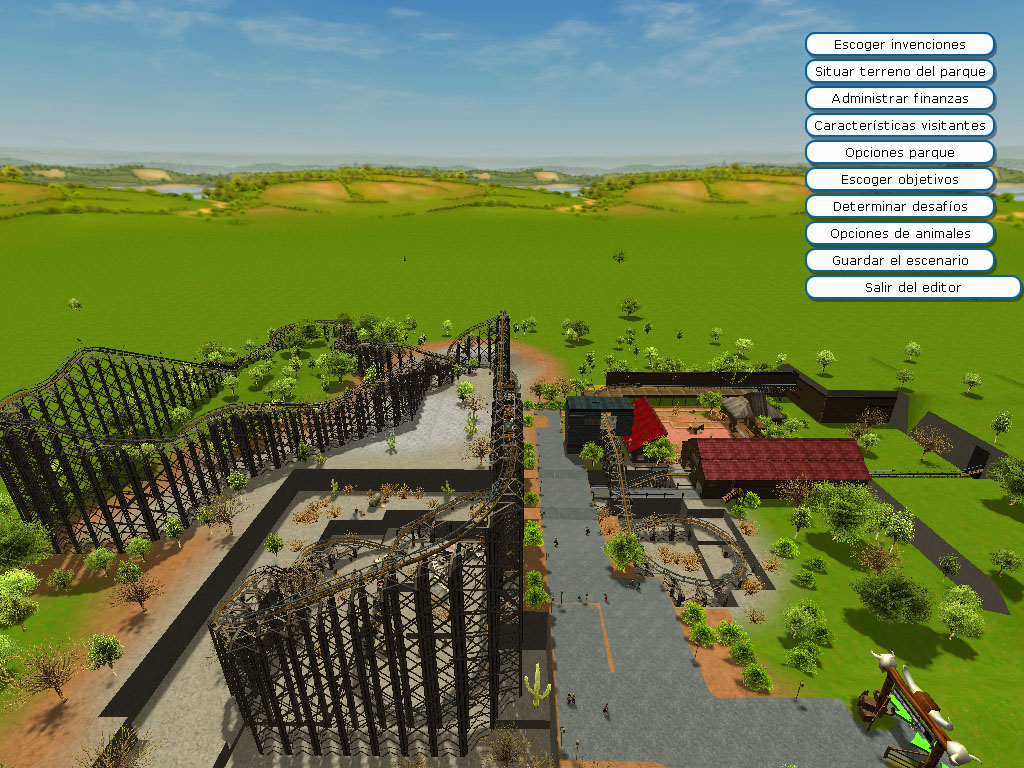Select Escoger objetivos
This screenshot has width=1024, height=768.
[x=899, y=180]
